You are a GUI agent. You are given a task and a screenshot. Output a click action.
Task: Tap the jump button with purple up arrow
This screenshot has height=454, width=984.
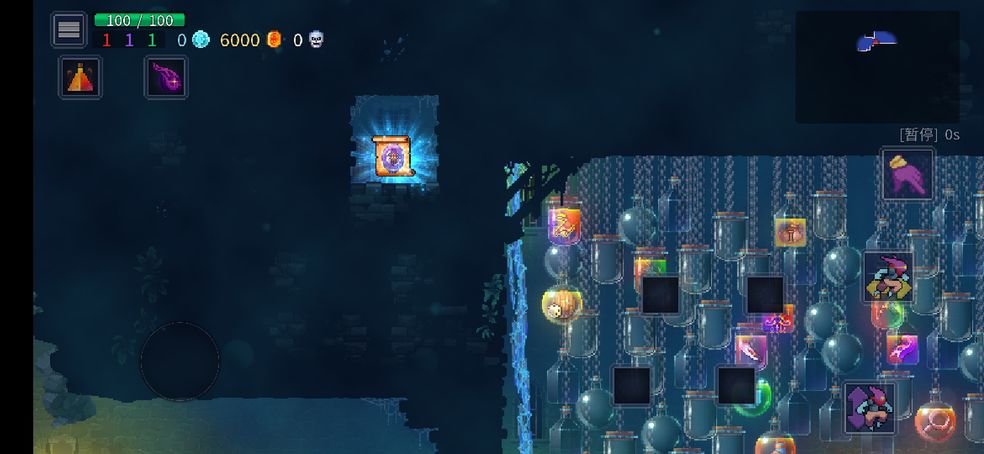(869, 407)
